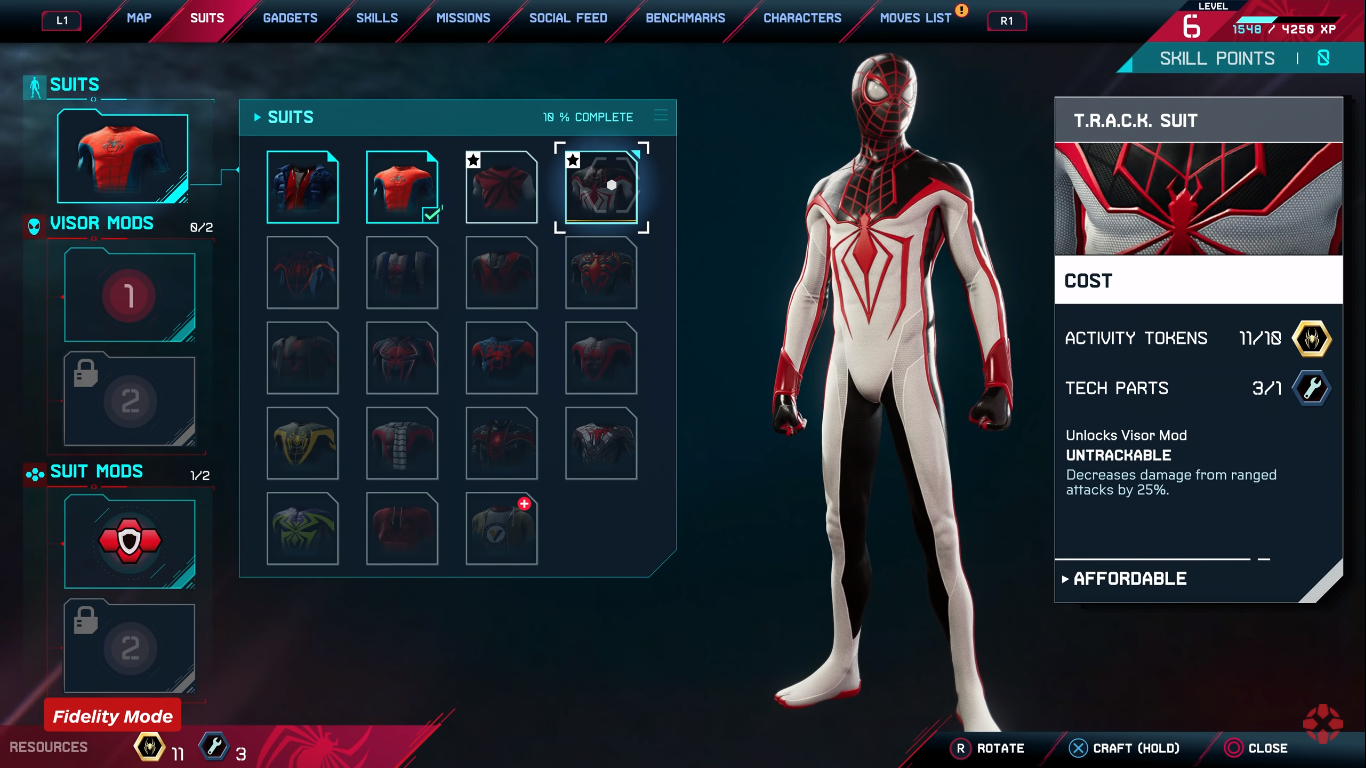Select the blue jacket suit tile
1366x768 pixels.
302,187
